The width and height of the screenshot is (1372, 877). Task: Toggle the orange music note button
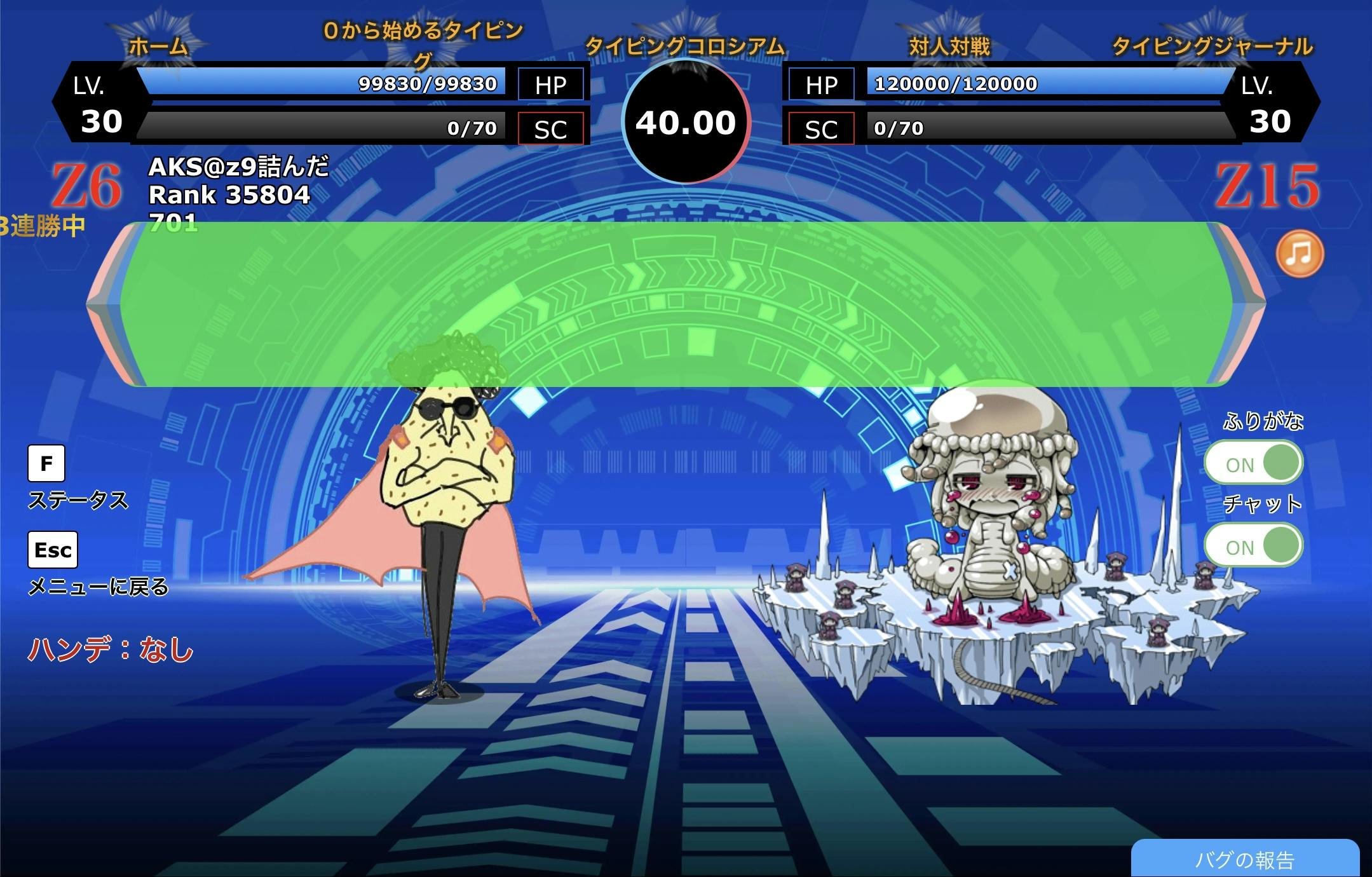[1300, 254]
